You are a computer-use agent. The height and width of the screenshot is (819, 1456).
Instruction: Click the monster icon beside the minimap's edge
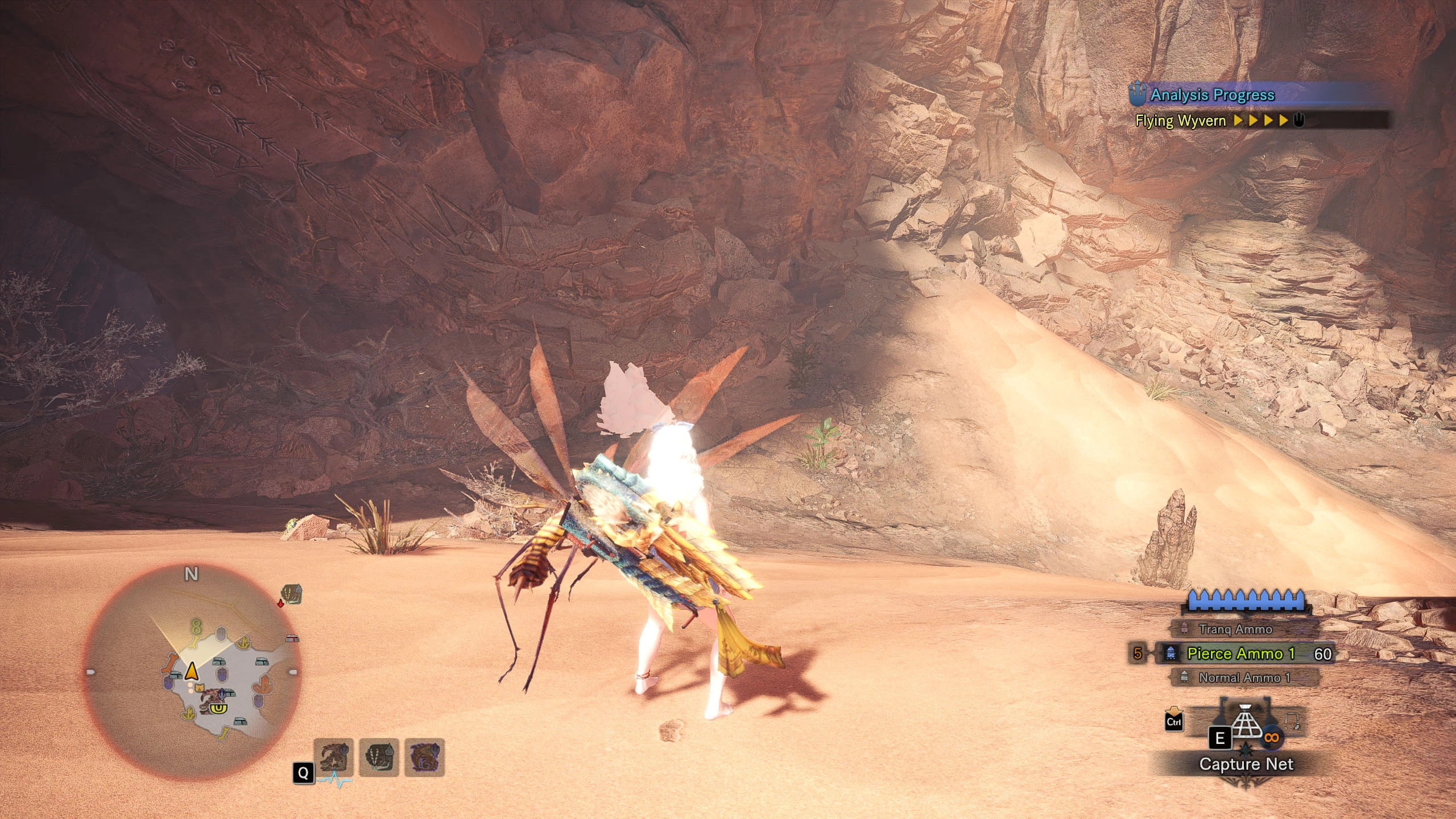(x=292, y=594)
